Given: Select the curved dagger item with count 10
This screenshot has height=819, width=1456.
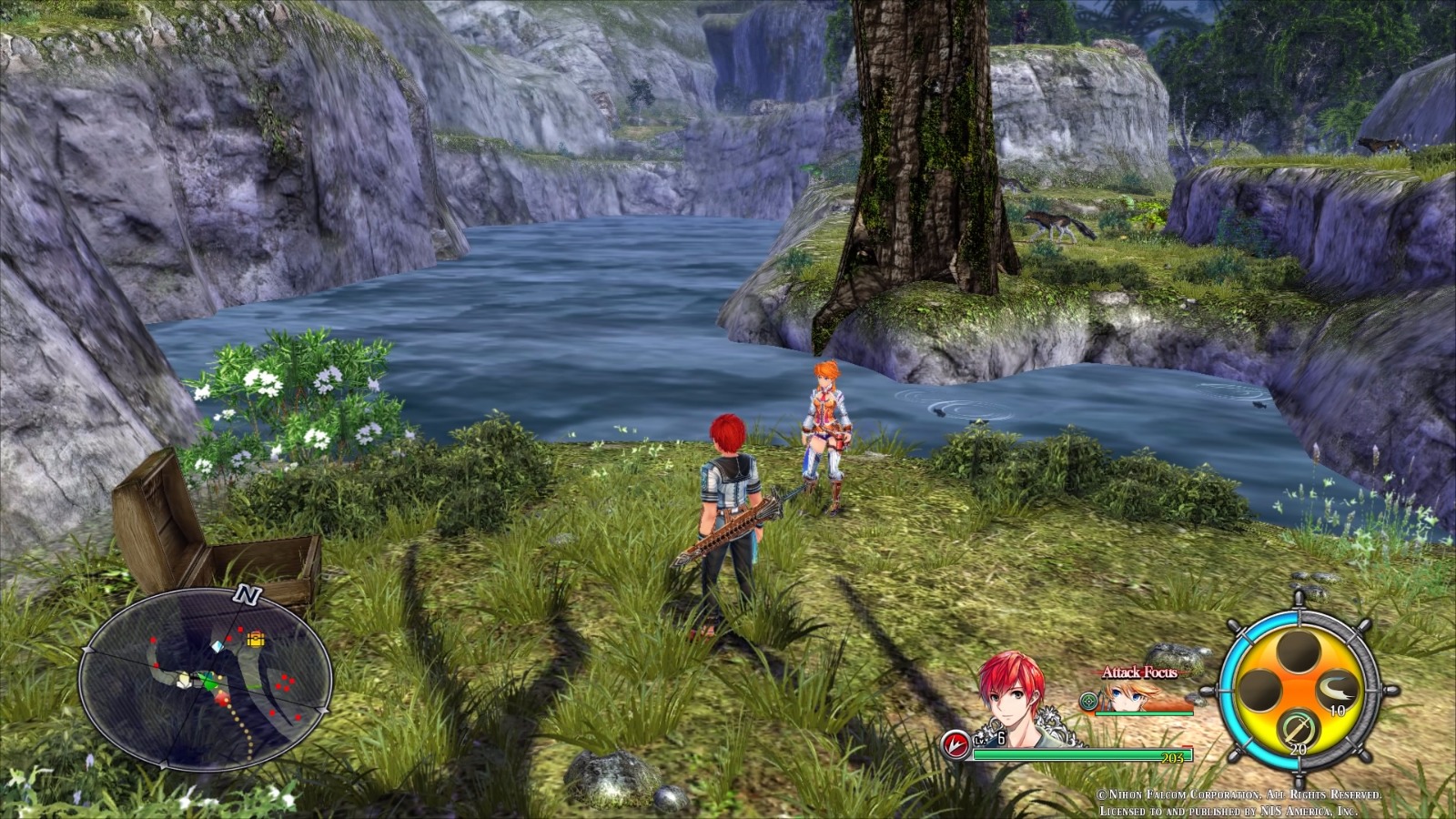Looking at the screenshot, I should point(1337,690).
